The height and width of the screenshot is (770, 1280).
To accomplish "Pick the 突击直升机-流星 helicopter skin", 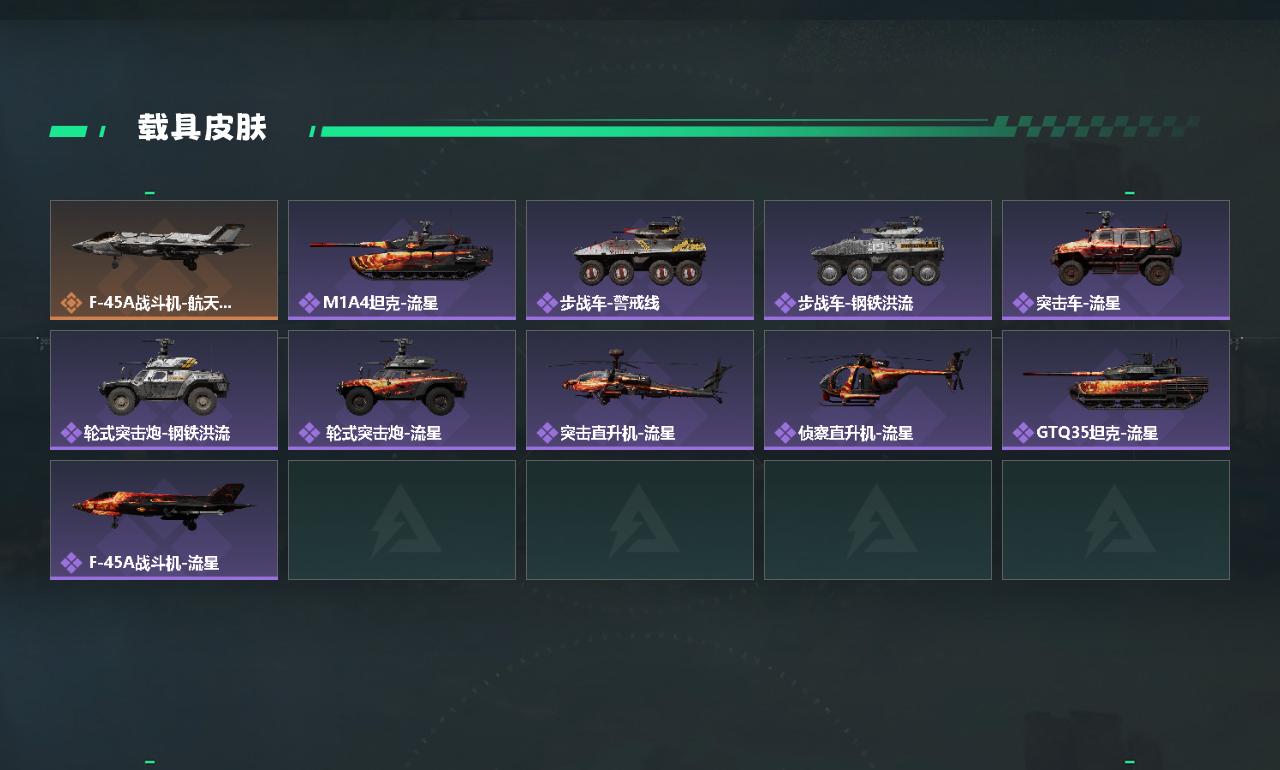I will point(640,389).
